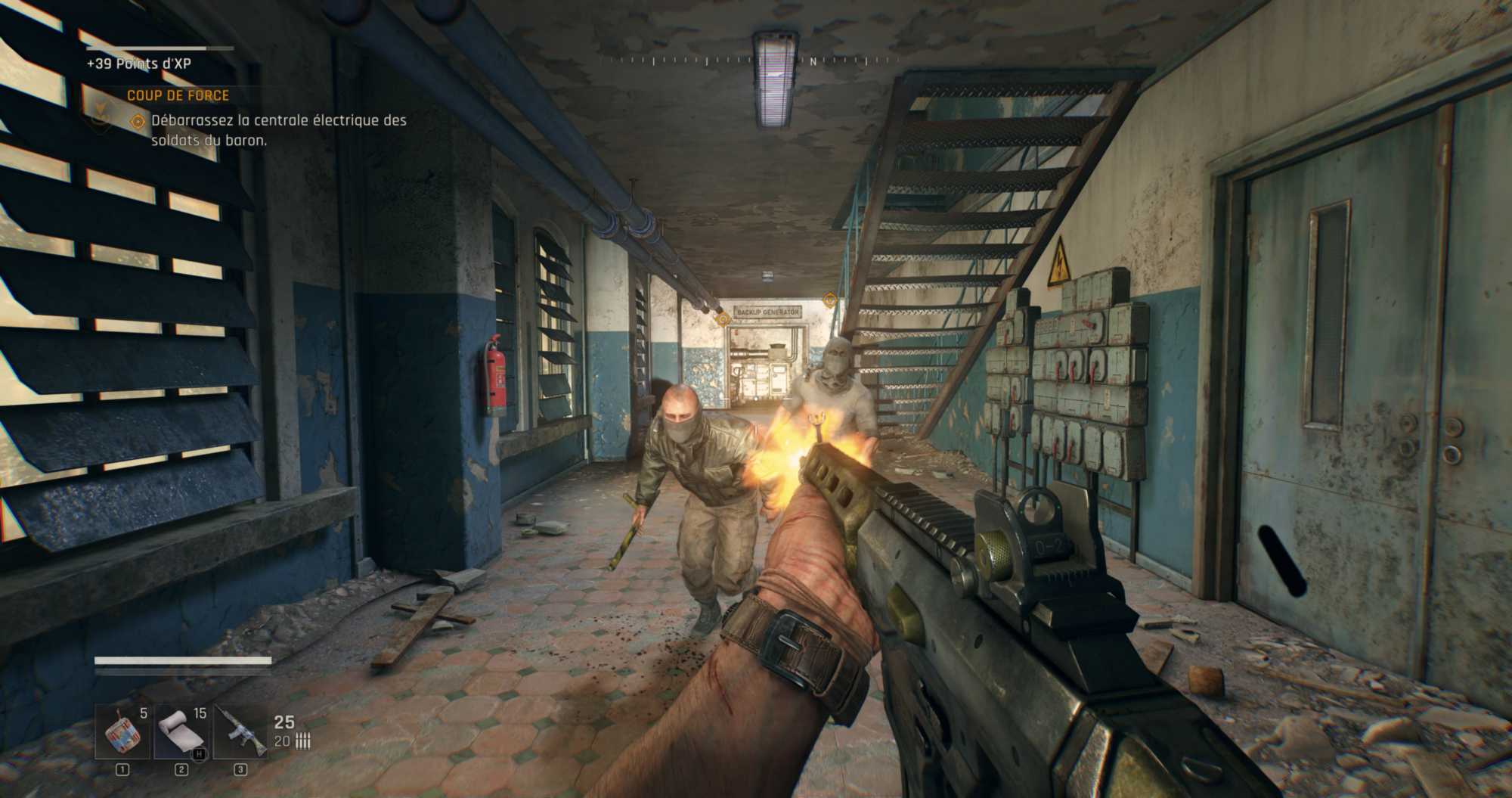
Task: Open the Coup de Force quest tracker
Action: coord(178,95)
